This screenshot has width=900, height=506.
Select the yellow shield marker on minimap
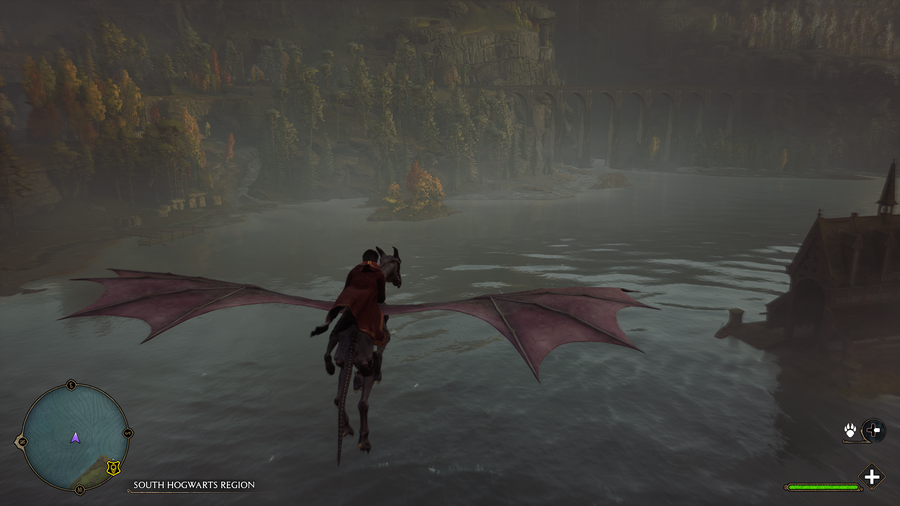coord(114,467)
